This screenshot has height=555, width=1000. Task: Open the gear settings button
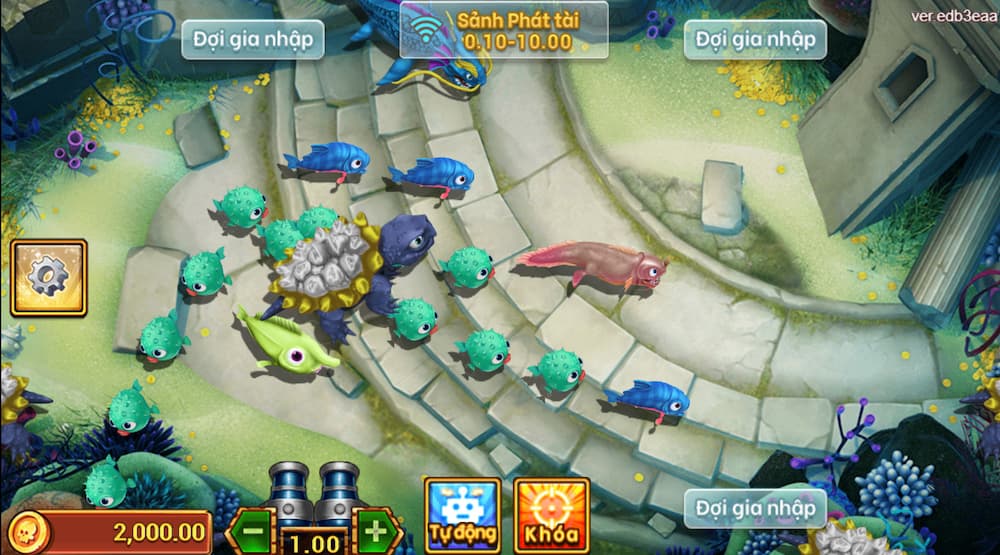[48, 277]
